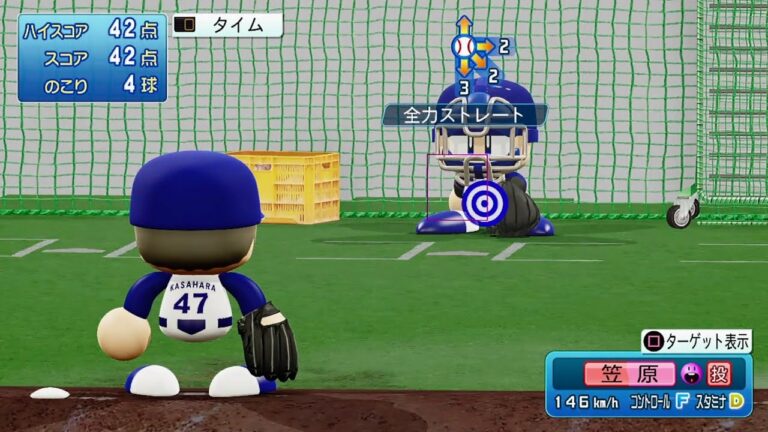Click the blue bullseye pitch target
This screenshot has width=768, height=432.
pos(485,203)
